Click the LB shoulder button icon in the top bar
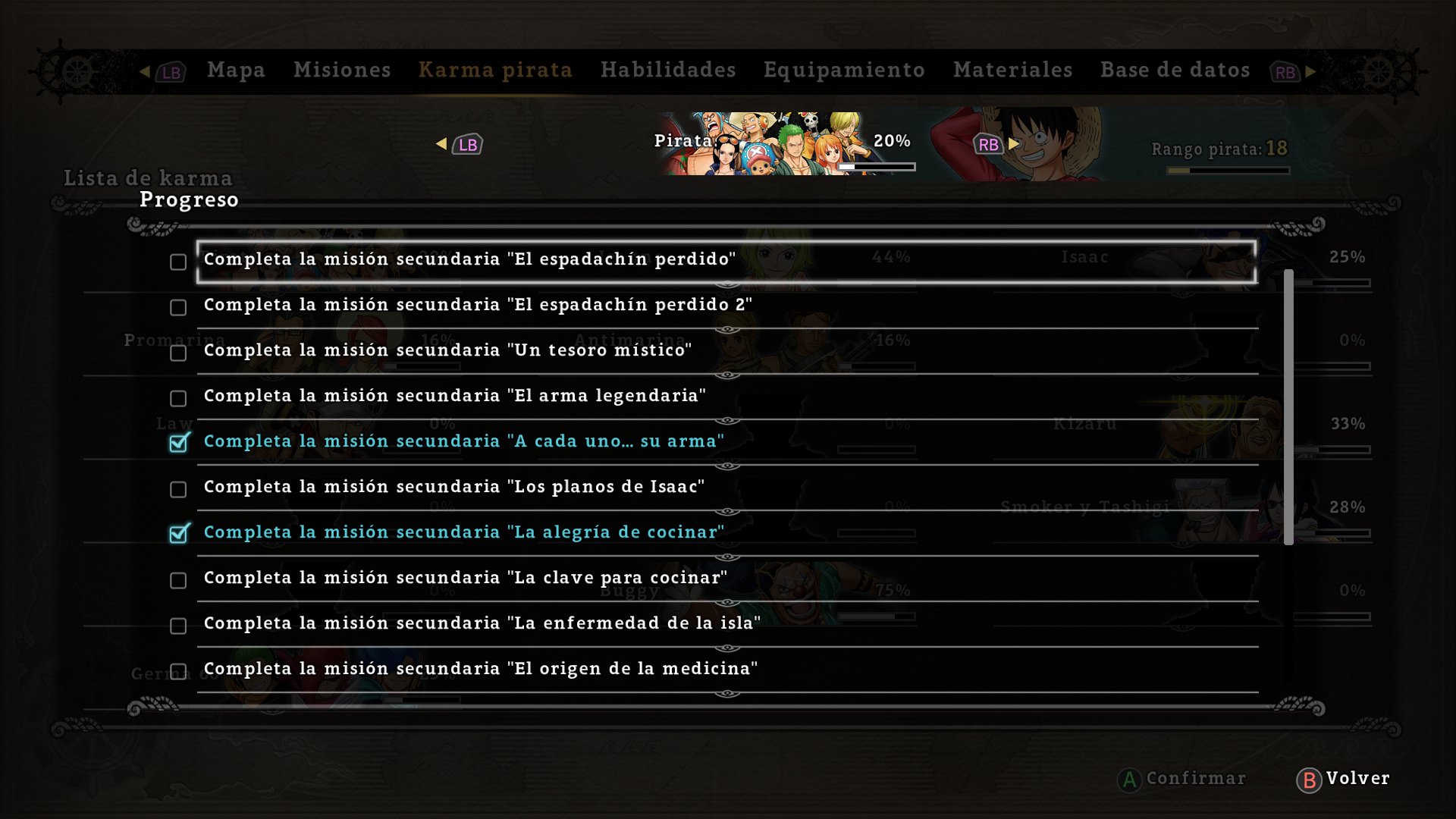The image size is (1456, 819). 170,71
